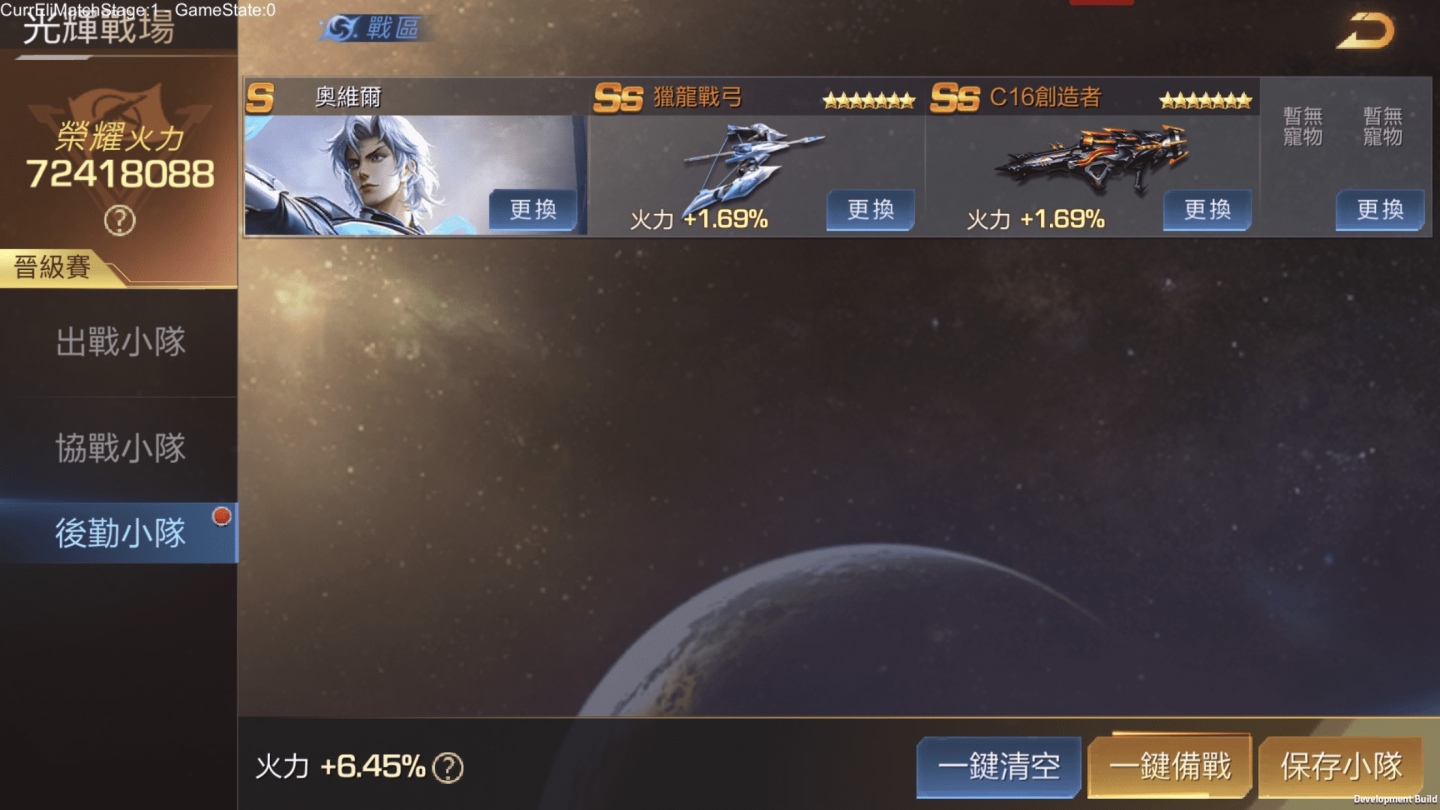The height and width of the screenshot is (810, 1440).
Task: Activate 一鍵備戰 auto-setup
Action: click(1169, 767)
